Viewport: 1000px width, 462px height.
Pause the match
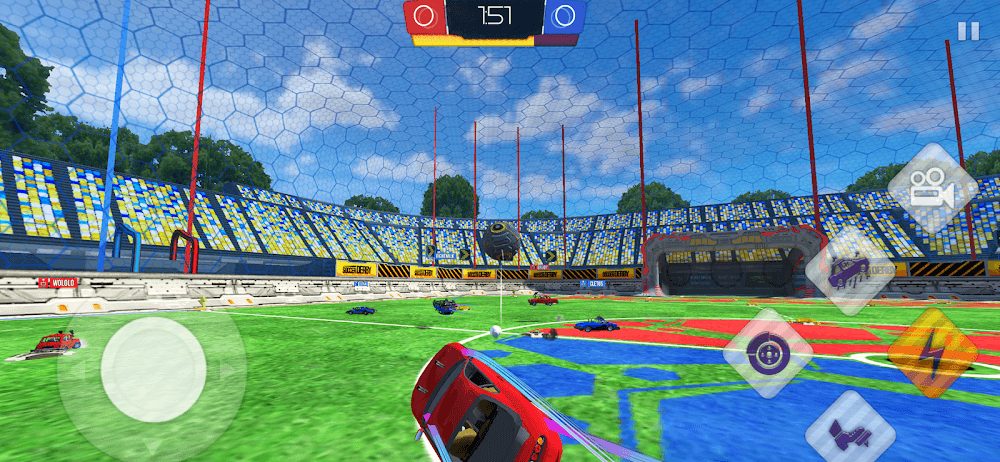[x=968, y=31]
